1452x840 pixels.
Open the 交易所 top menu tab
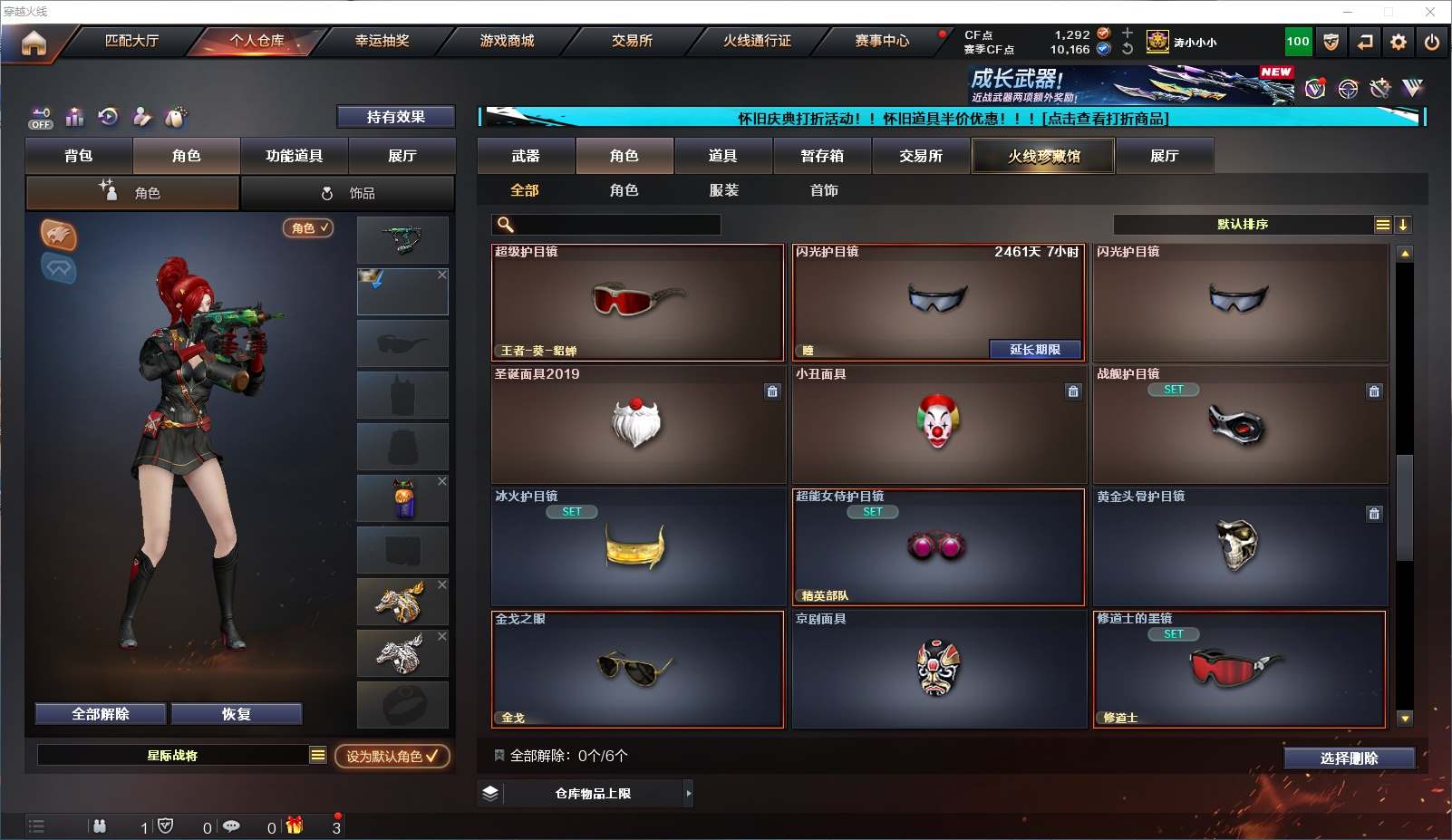point(632,41)
